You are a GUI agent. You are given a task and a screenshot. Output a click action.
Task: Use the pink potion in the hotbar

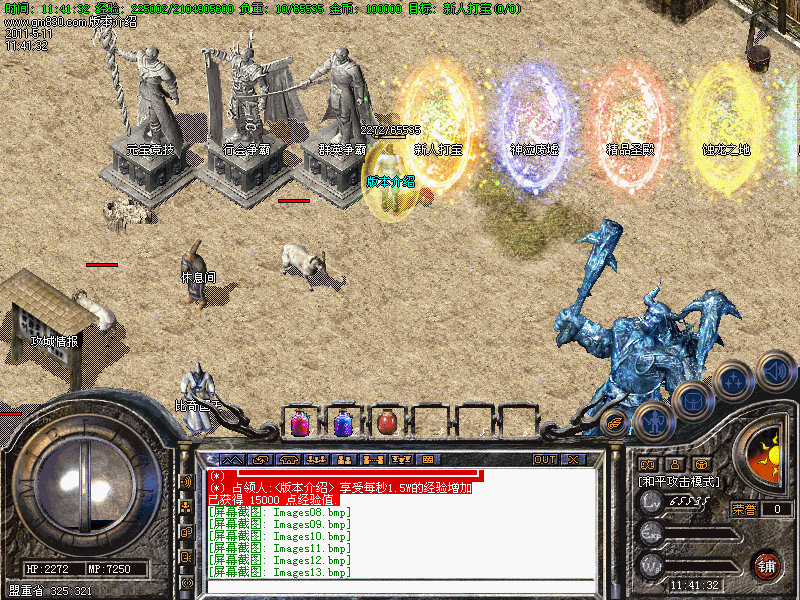300,423
